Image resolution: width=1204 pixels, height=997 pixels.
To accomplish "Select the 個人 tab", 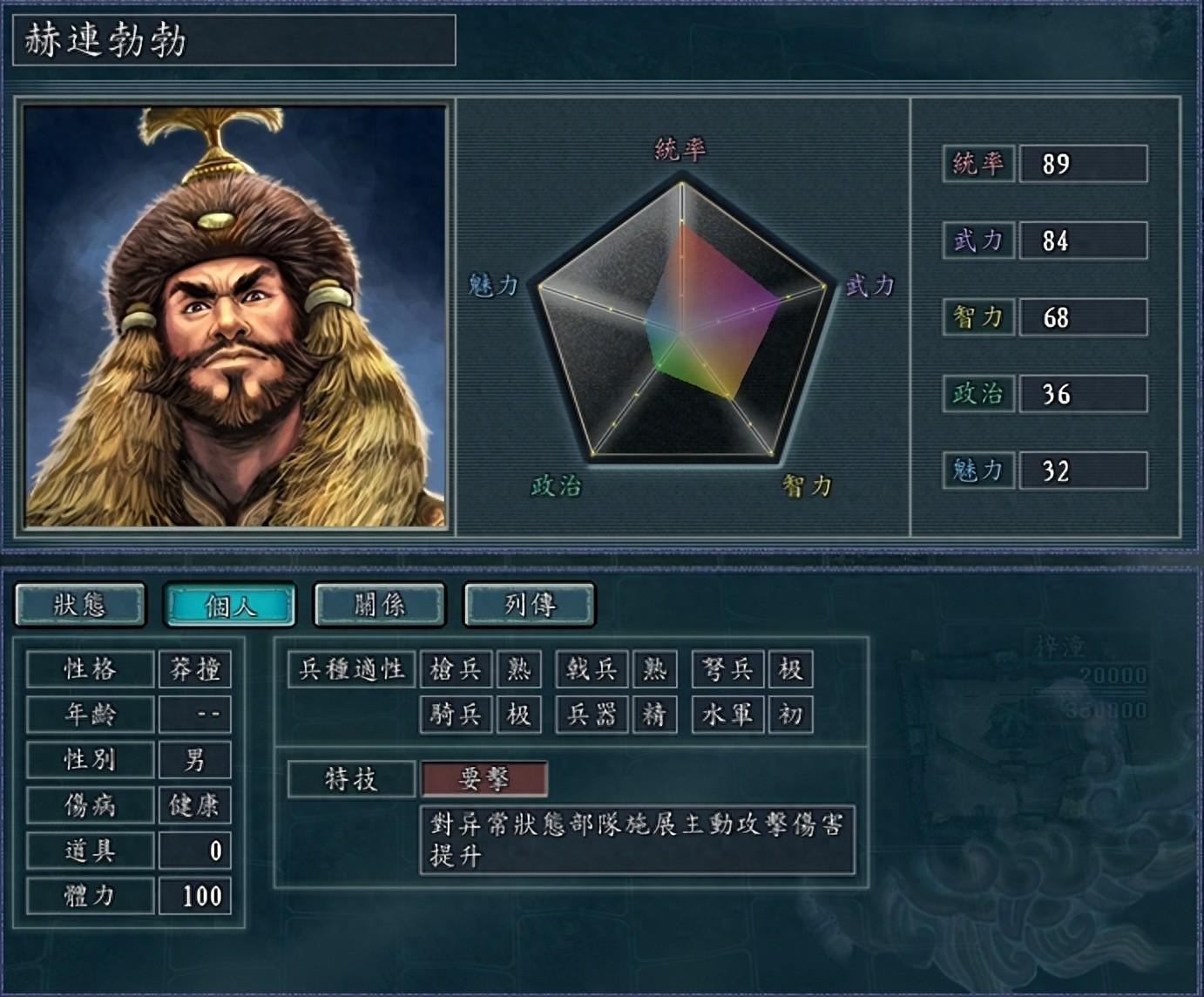I will 230,605.
